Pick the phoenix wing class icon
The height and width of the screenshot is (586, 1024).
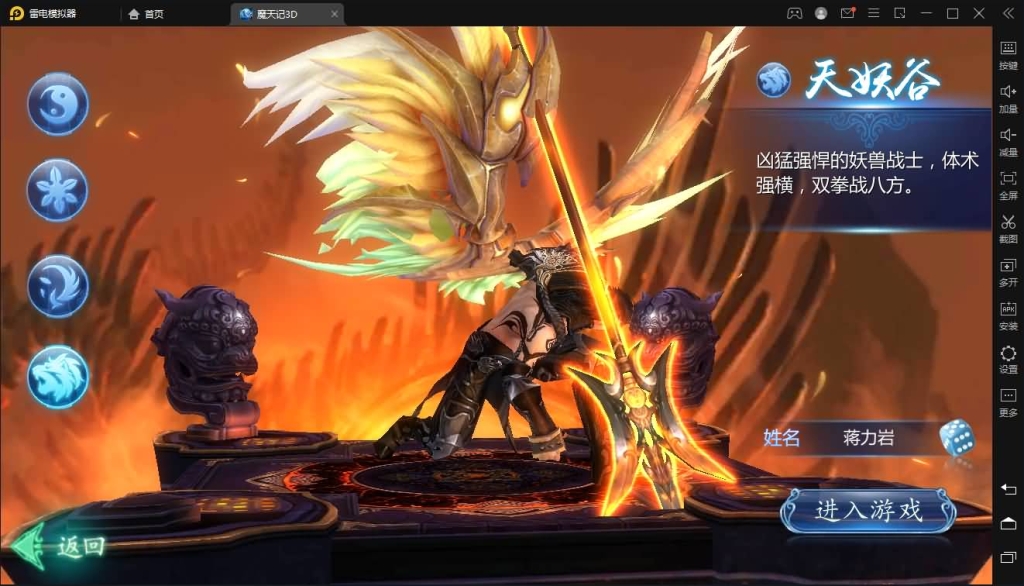[x=58, y=286]
